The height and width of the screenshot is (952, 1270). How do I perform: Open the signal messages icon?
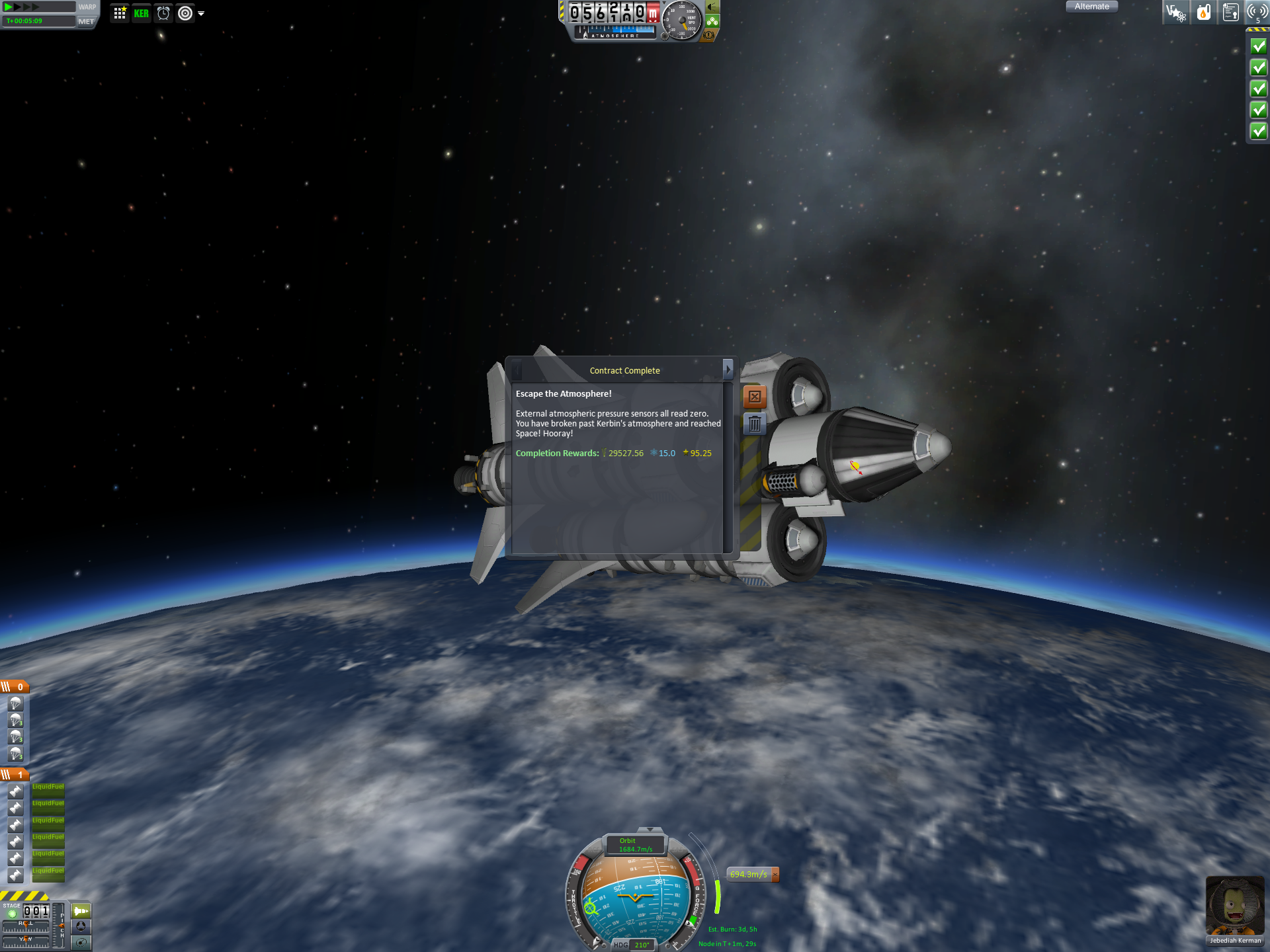coord(1257,13)
